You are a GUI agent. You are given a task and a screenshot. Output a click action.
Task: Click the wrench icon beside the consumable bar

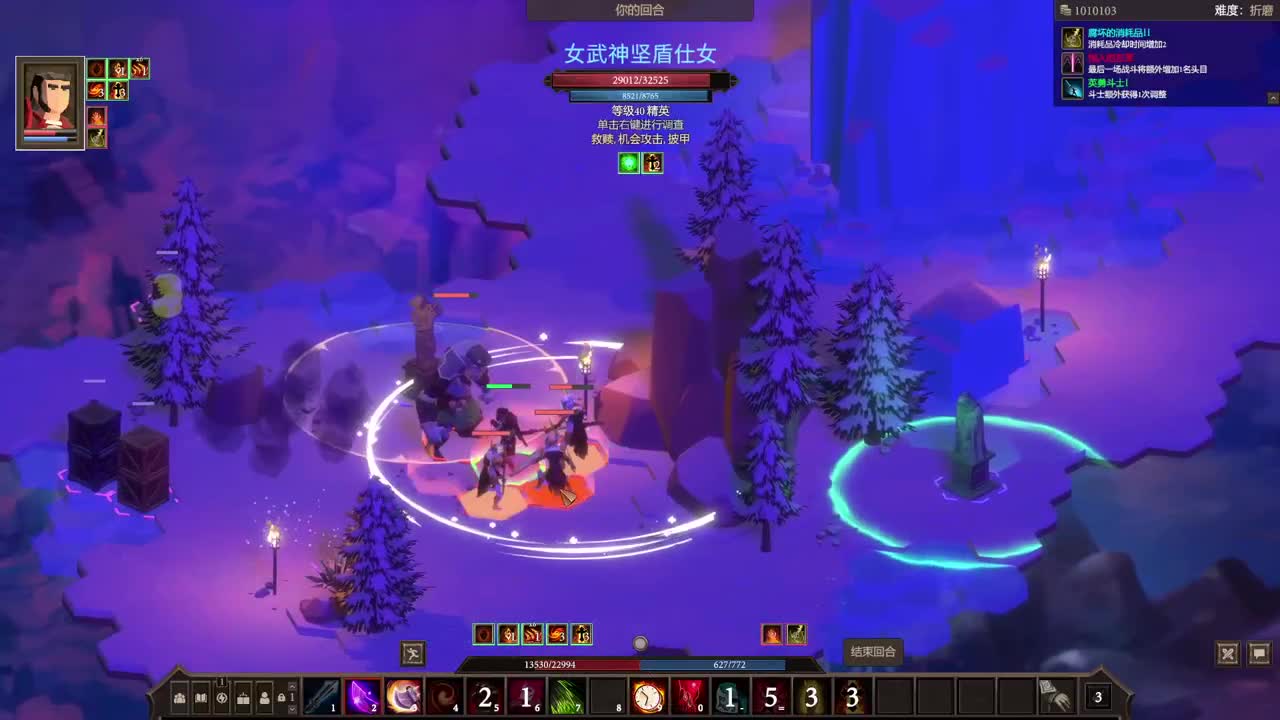coord(411,654)
